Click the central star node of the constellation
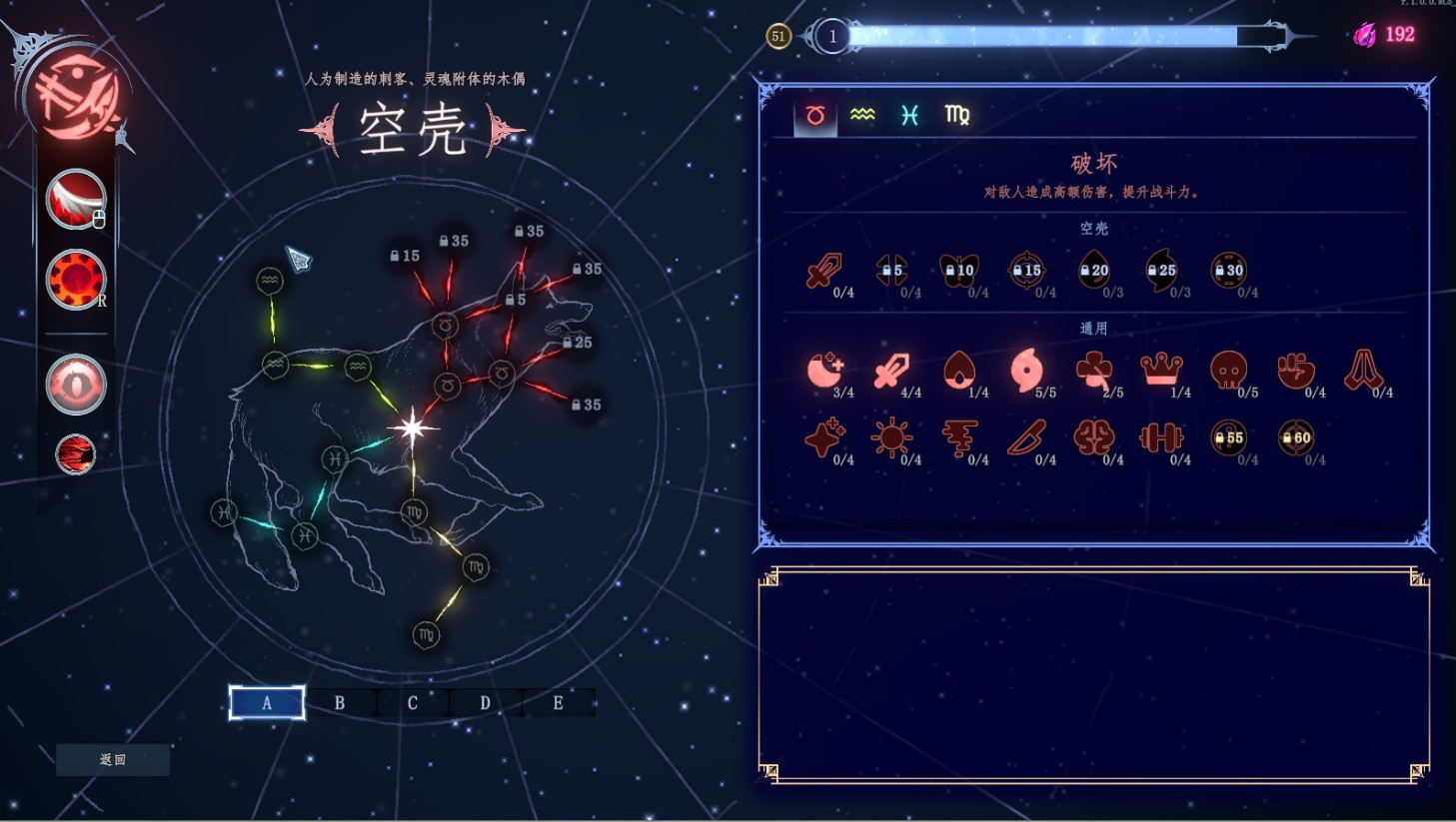Viewport: 1456px width, 822px height. coord(412,428)
